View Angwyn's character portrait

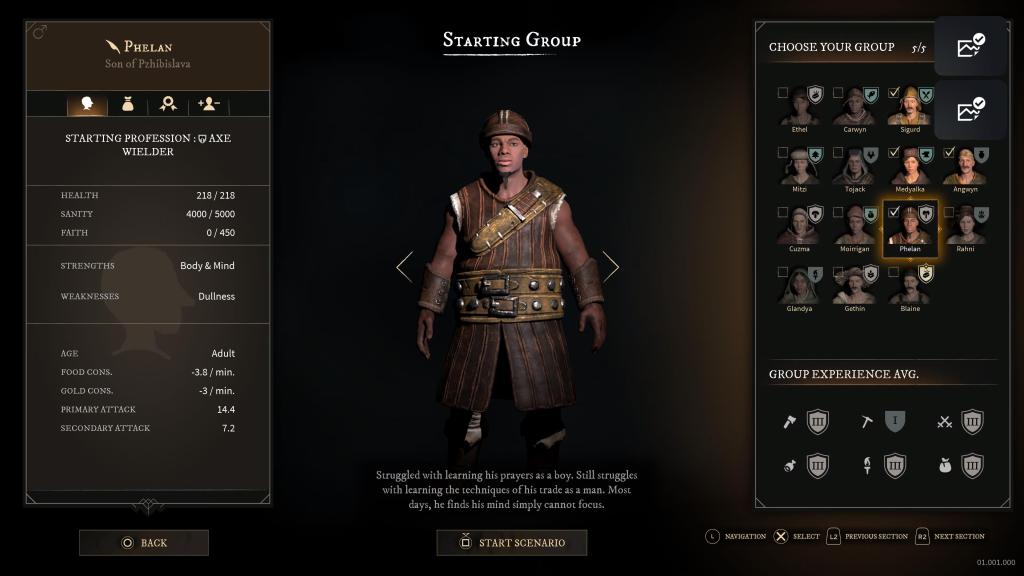tap(965, 168)
